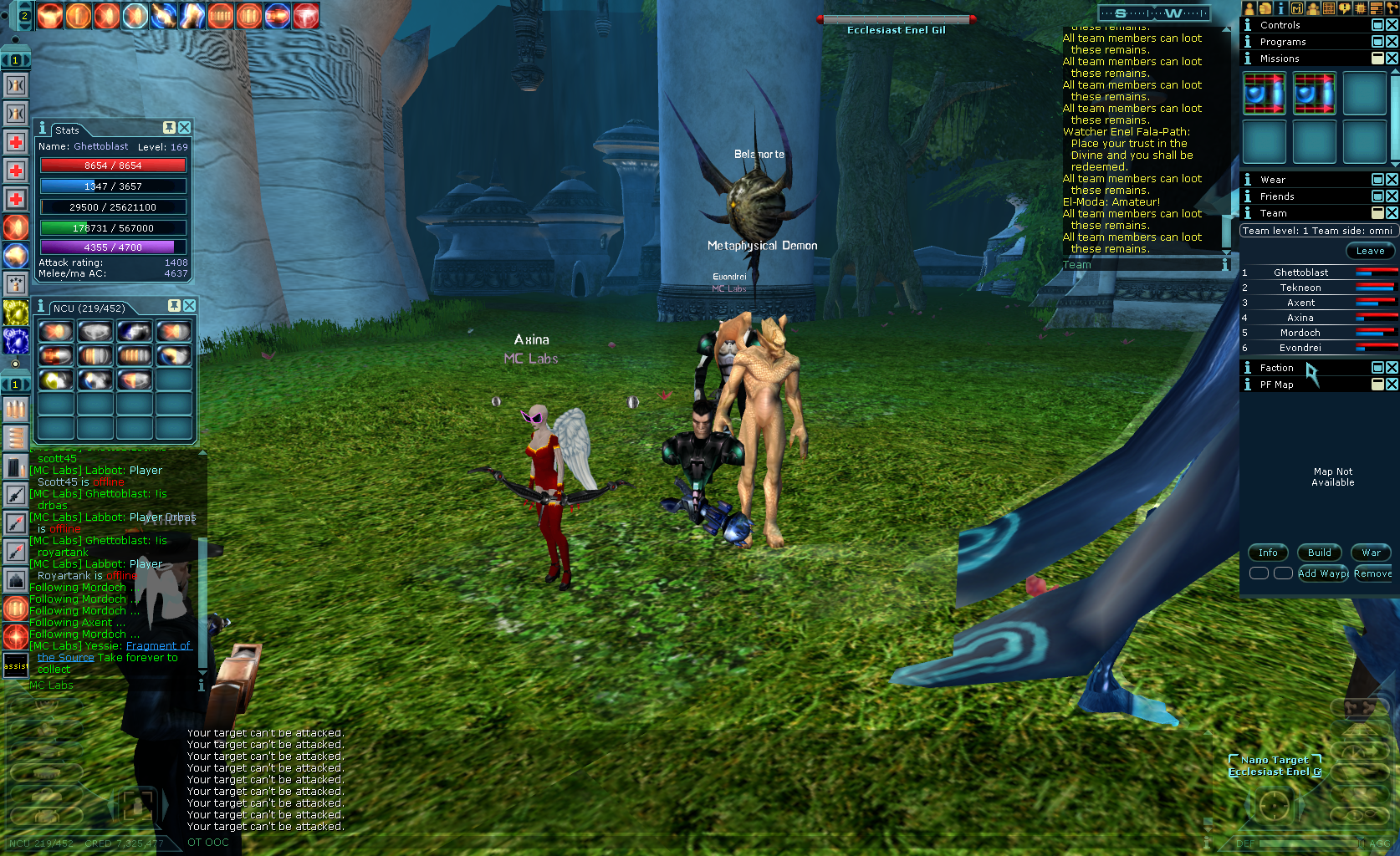Leave the team with Leave button

pyautogui.click(x=1369, y=251)
